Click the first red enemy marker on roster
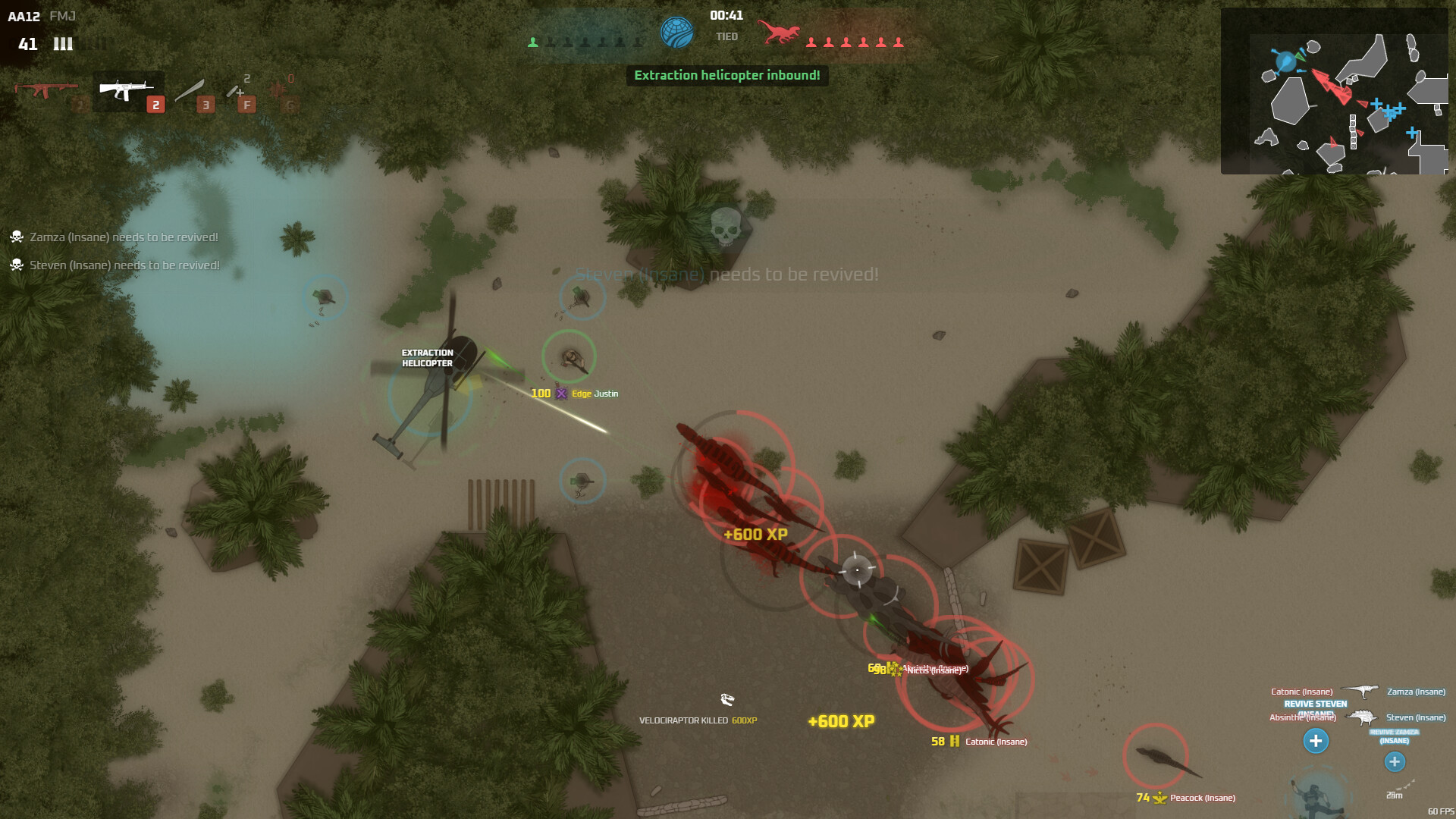 811,43
